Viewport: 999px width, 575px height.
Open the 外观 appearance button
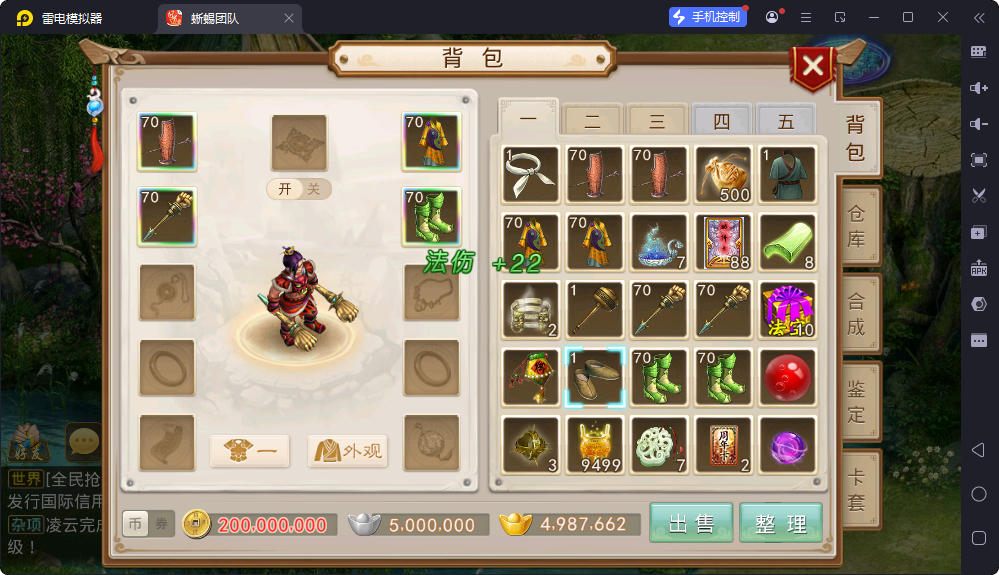[348, 451]
